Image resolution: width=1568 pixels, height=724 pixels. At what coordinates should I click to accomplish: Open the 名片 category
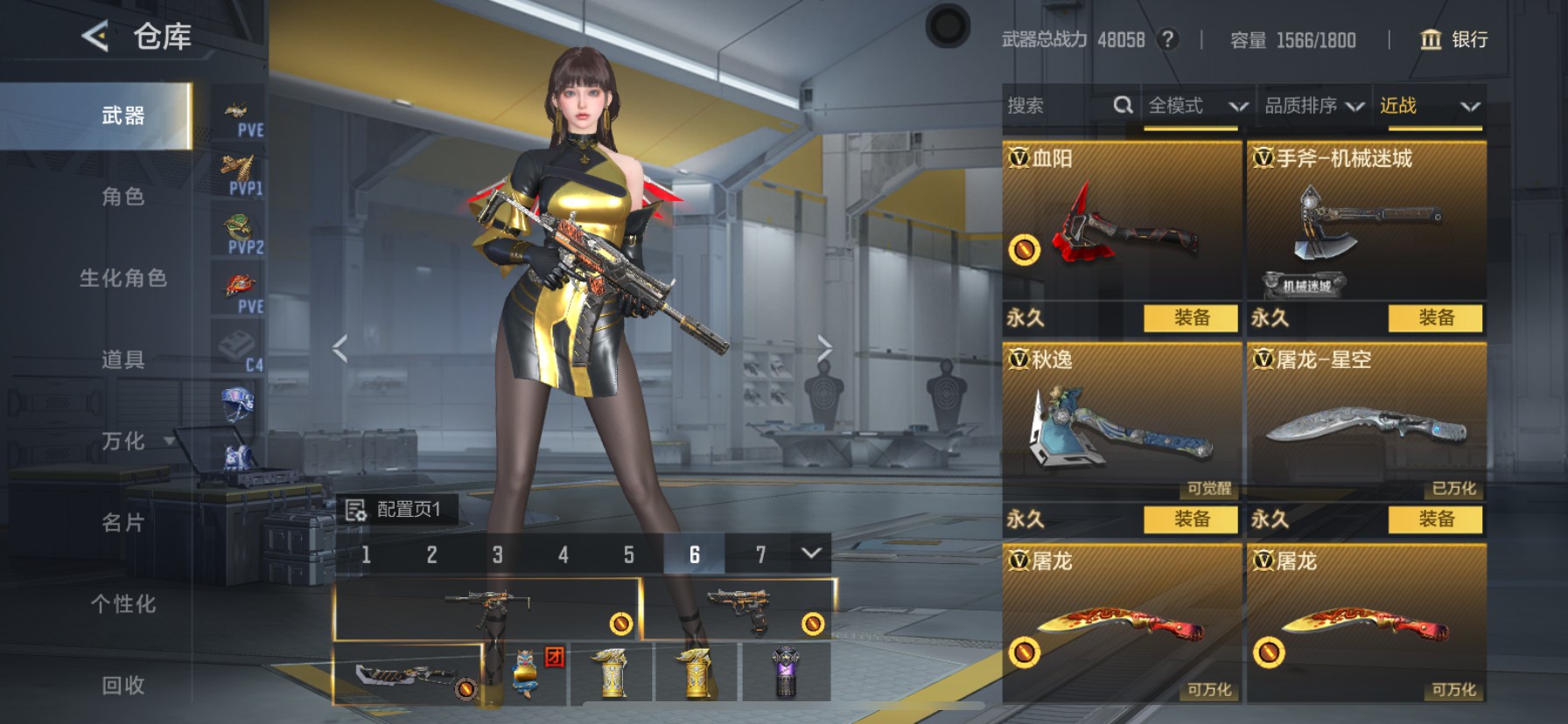pyautogui.click(x=123, y=523)
